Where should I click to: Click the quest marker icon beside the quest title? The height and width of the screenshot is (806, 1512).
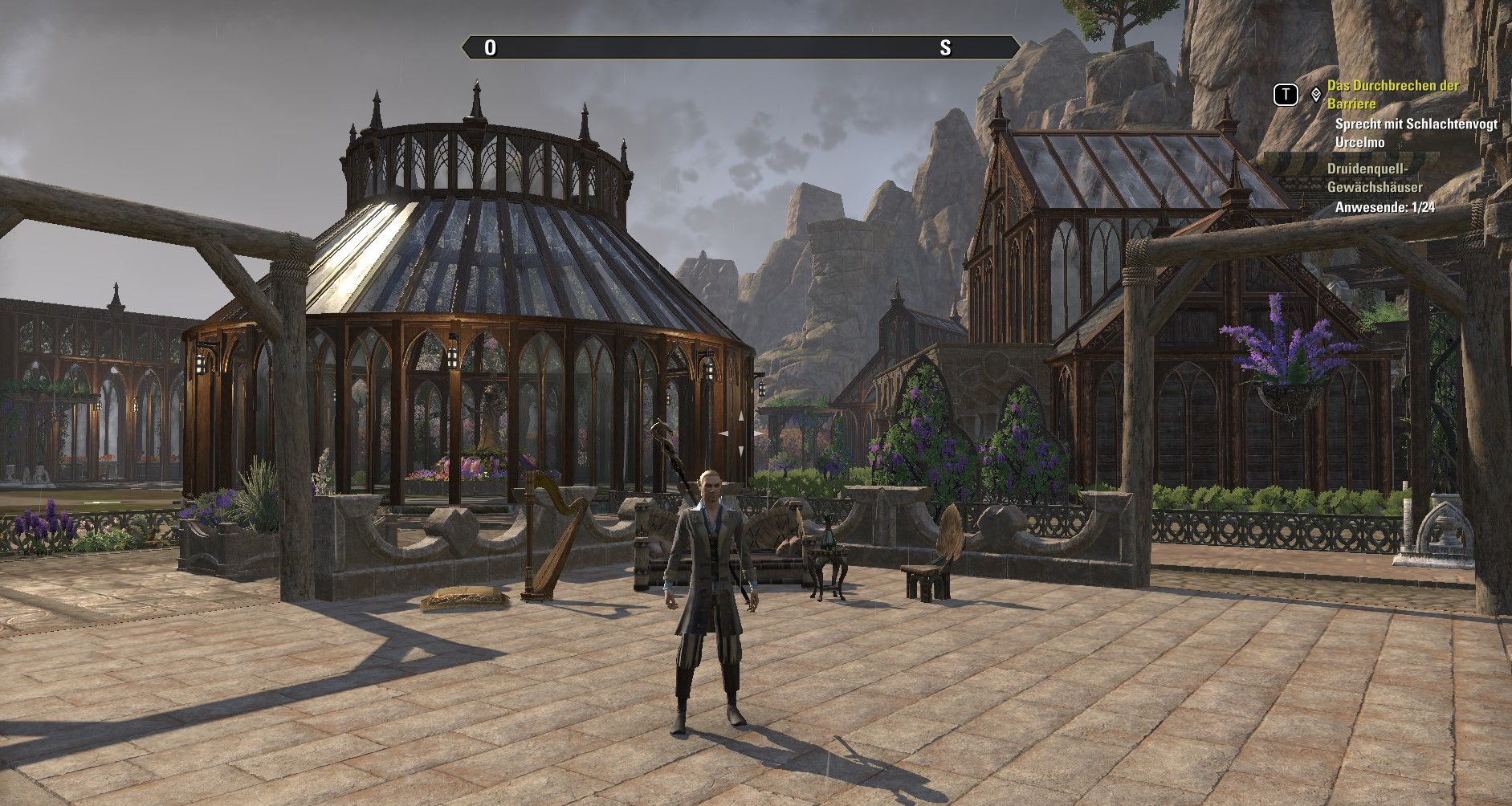coord(1315,95)
